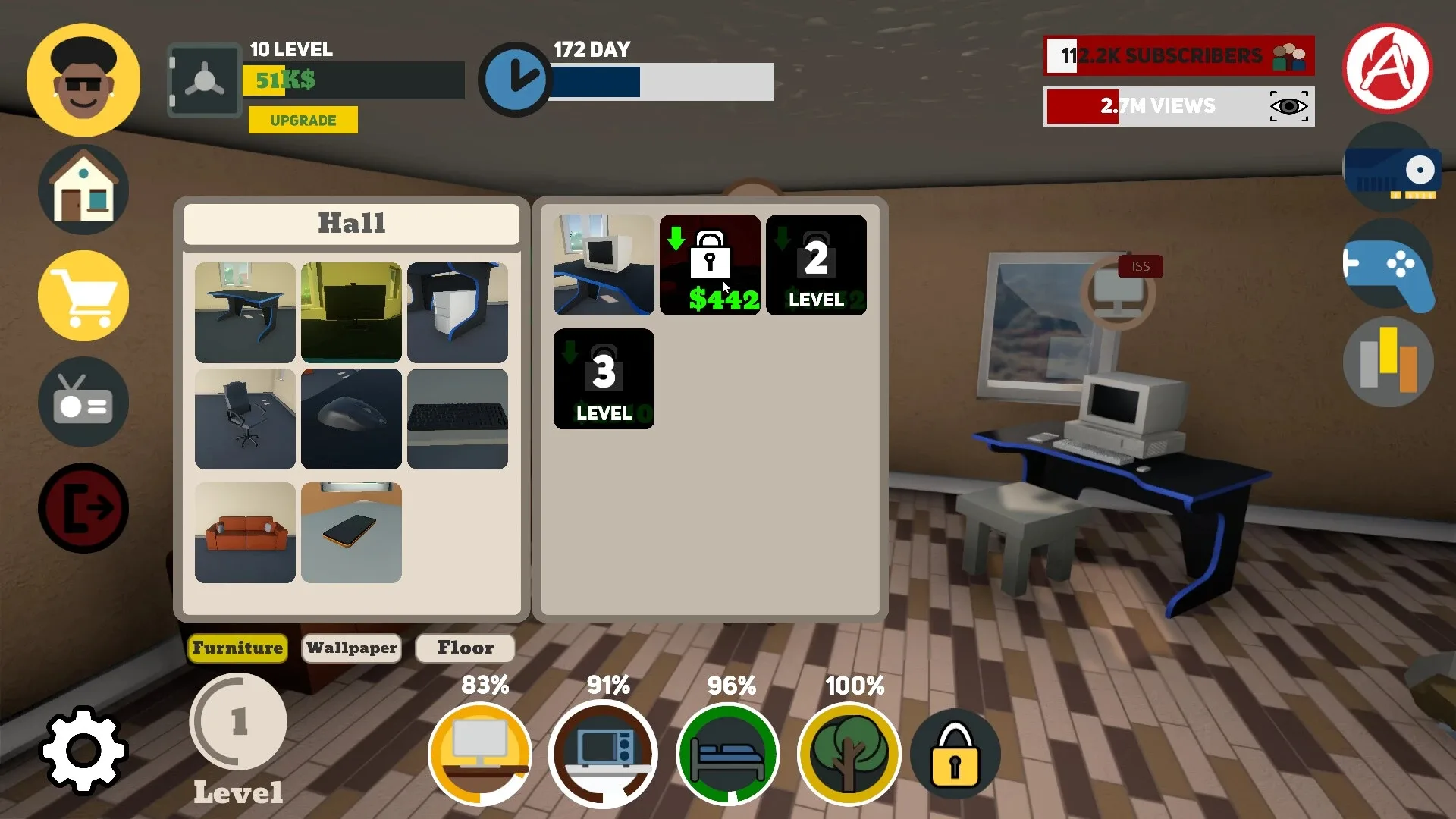
Task: Buy the locked desk variant for $442
Action: [710, 265]
